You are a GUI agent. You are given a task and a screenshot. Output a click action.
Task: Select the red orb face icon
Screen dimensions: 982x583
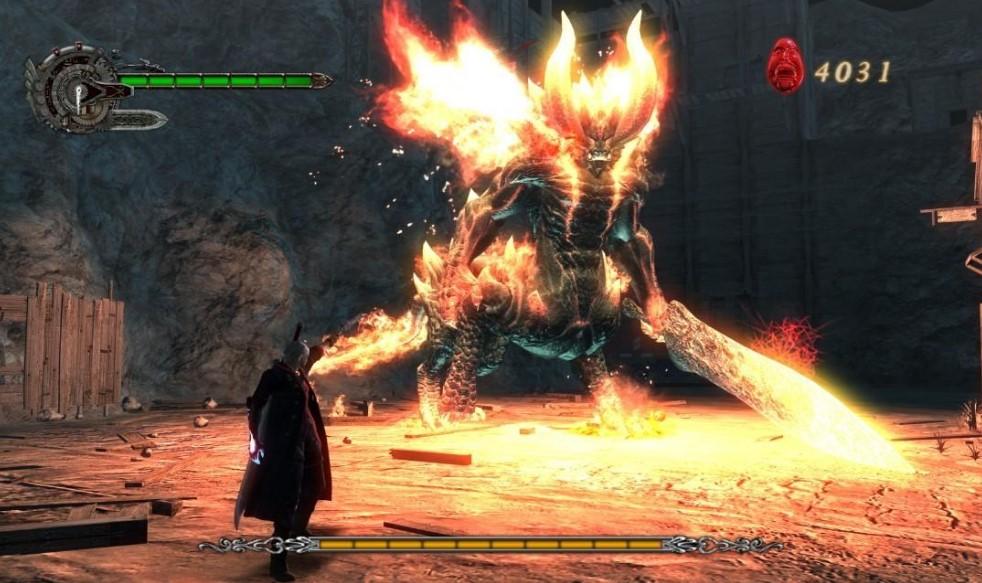785,66
